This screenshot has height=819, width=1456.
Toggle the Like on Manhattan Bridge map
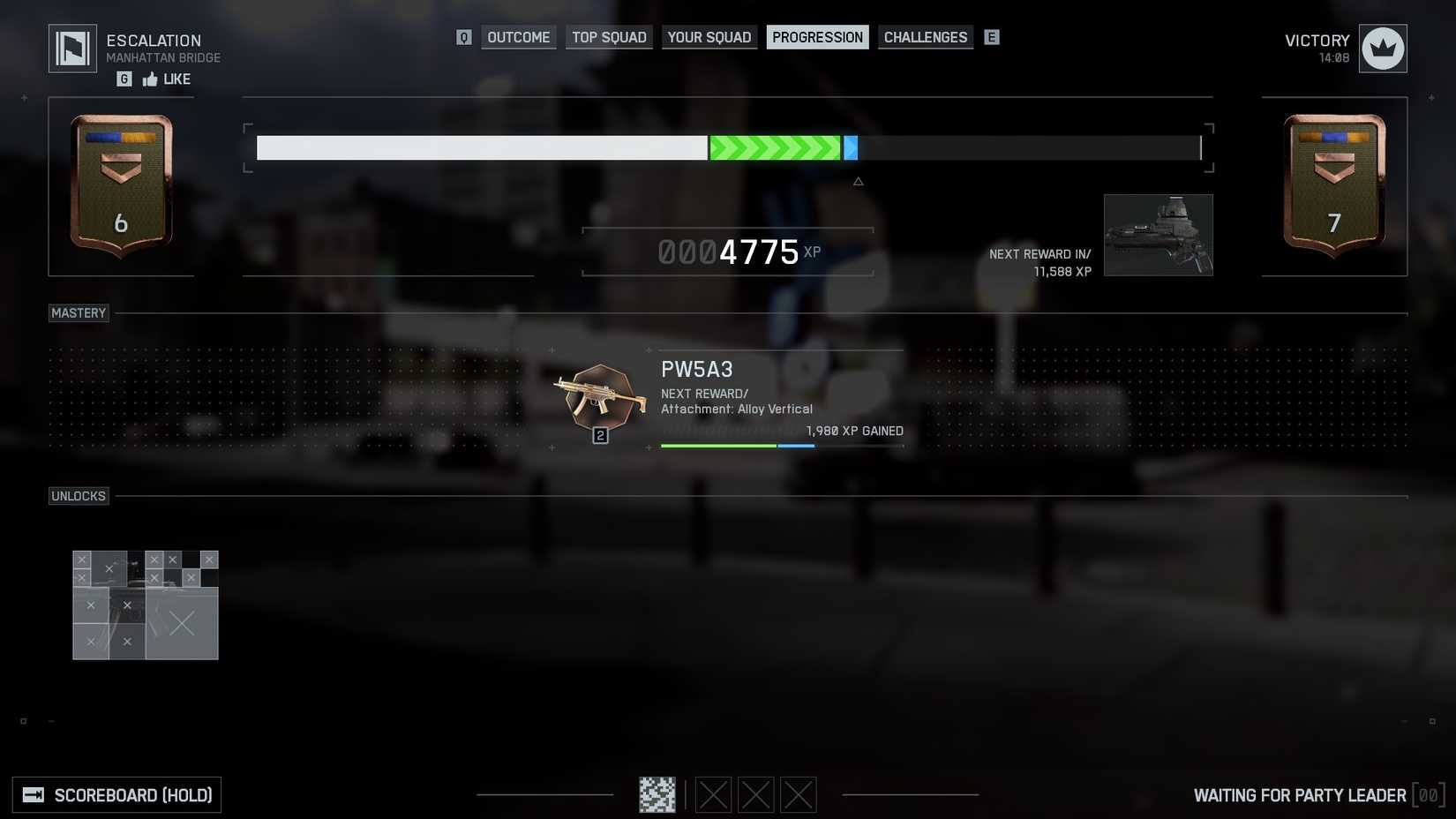(x=168, y=79)
